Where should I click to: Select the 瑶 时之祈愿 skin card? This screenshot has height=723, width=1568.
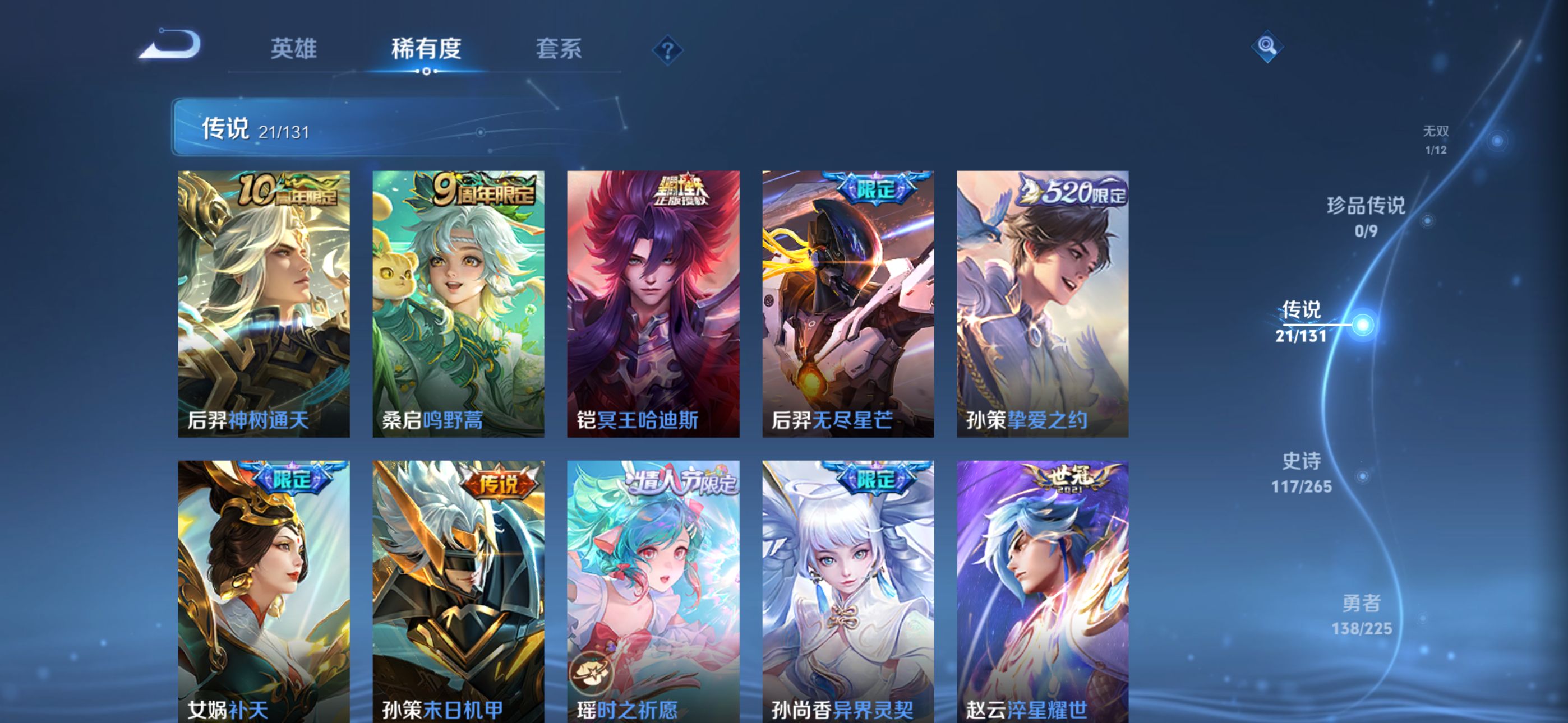653,591
